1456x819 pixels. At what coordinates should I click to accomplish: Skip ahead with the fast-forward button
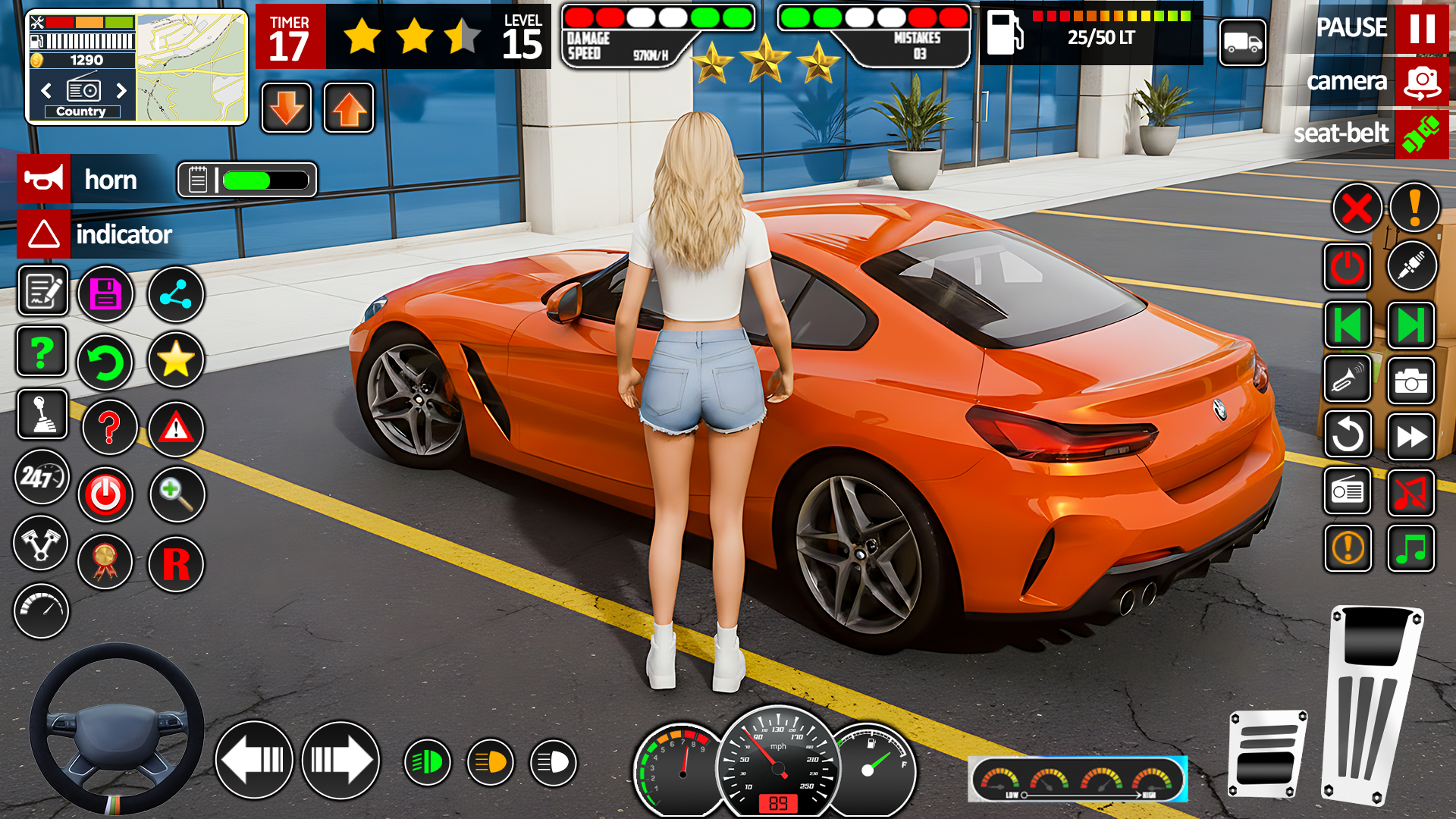[x=1410, y=437]
